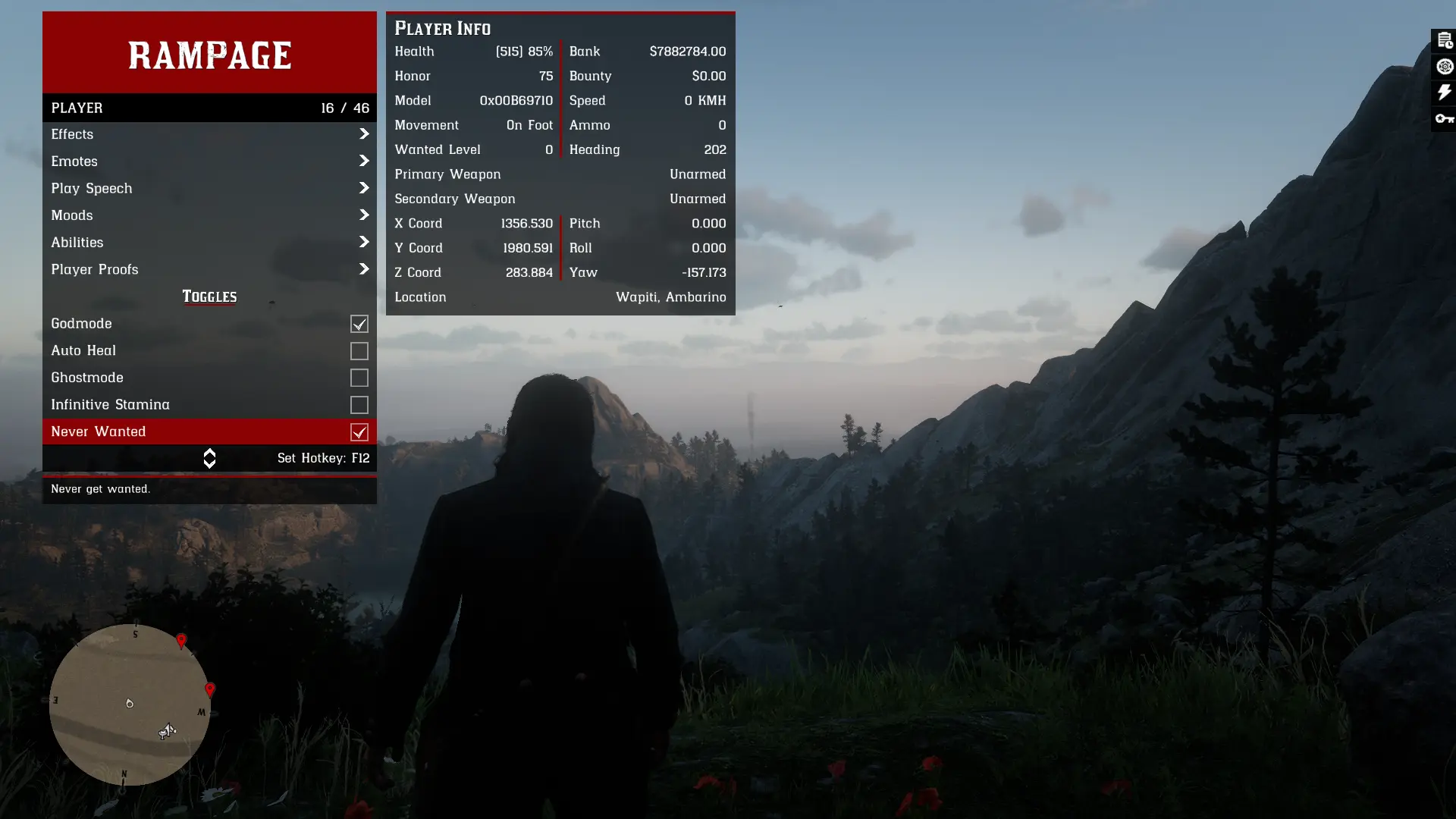Image resolution: width=1456 pixels, height=819 pixels.
Task: Select the second red pin on minimap
Action: coord(210,689)
